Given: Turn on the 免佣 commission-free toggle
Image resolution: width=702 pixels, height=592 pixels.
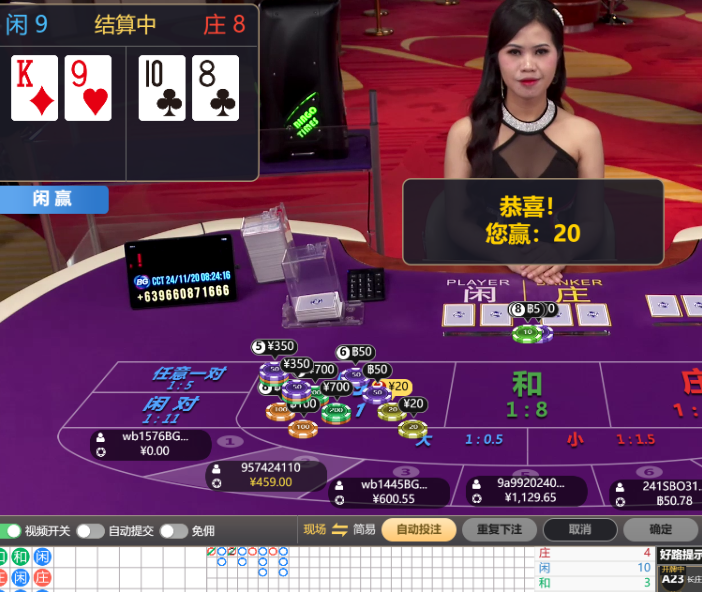Looking at the screenshot, I should pyautogui.click(x=173, y=531).
